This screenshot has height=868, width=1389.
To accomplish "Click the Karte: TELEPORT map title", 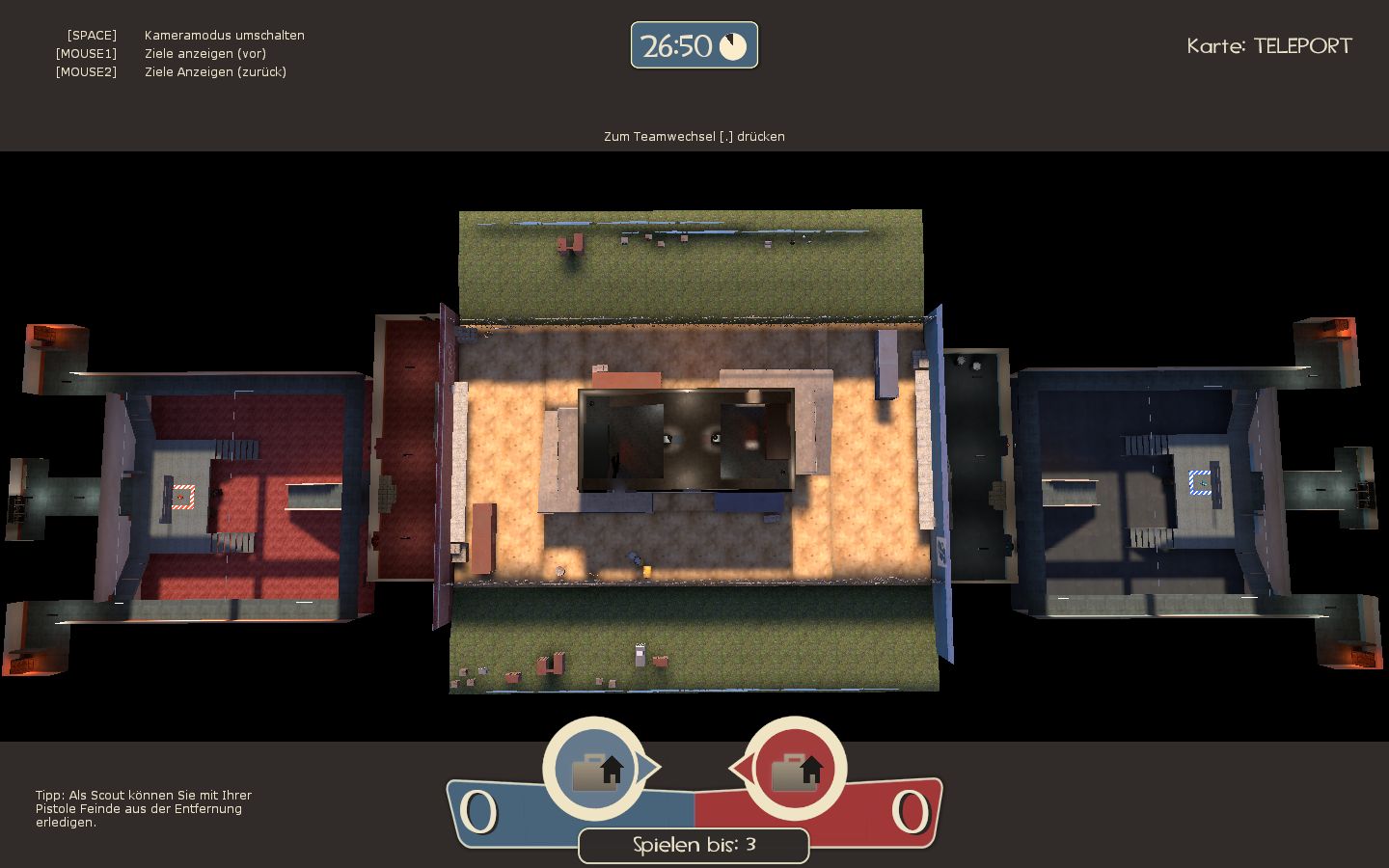I will (1269, 45).
